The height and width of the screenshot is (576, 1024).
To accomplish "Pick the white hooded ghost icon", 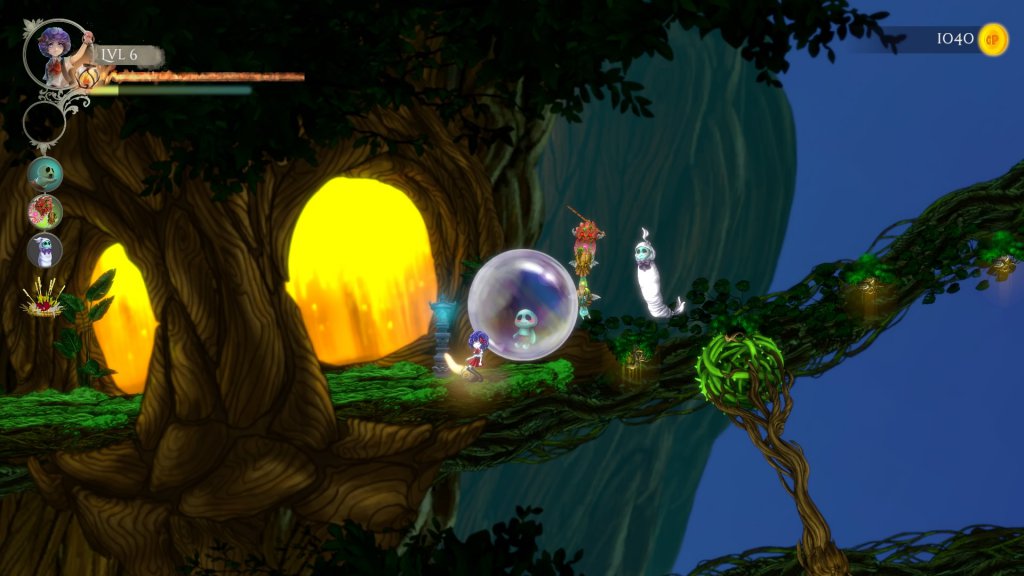I will [45, 250].
